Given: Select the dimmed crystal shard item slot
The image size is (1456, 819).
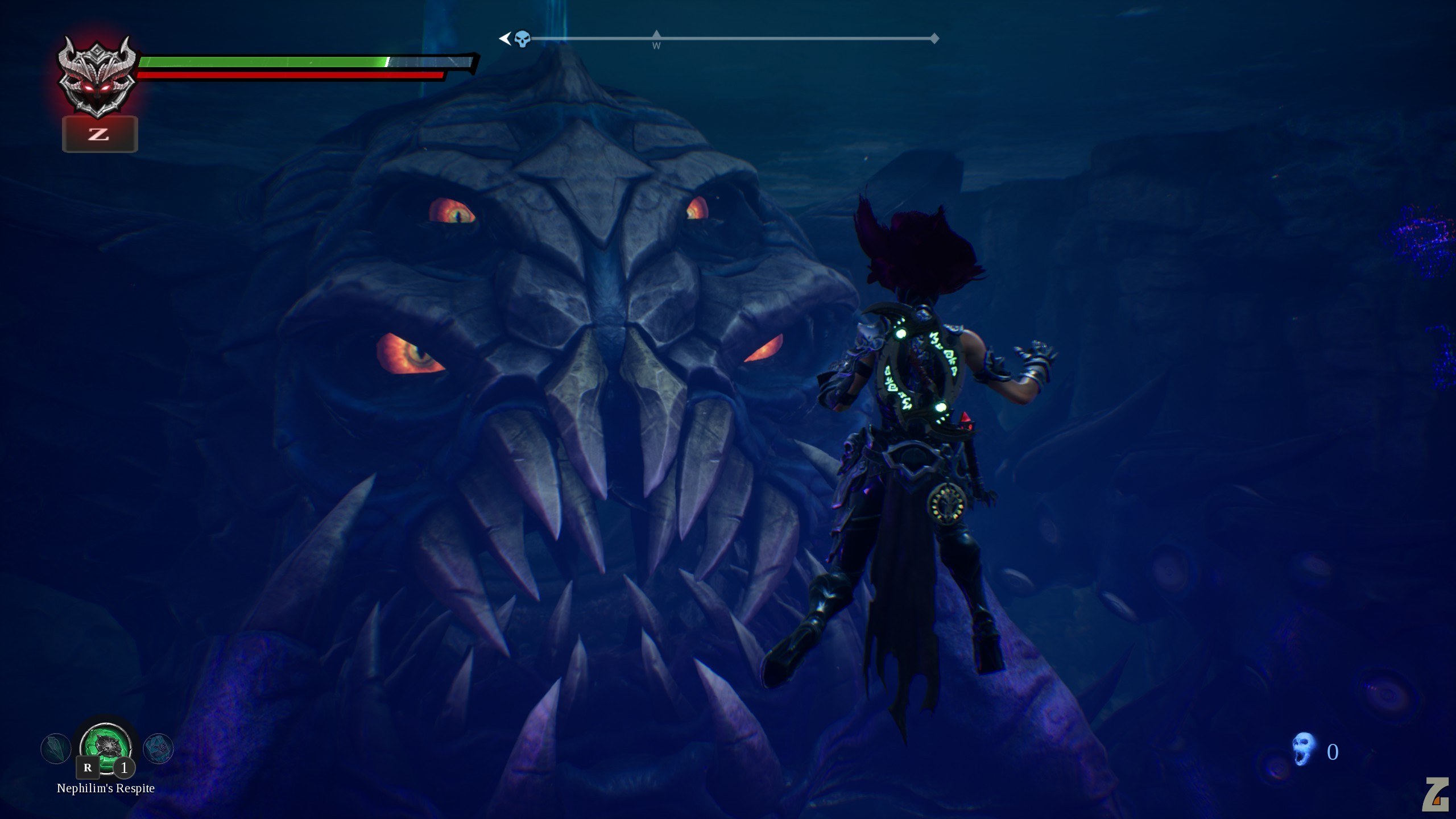Looking at the screenshot, I should pos(56,748).
